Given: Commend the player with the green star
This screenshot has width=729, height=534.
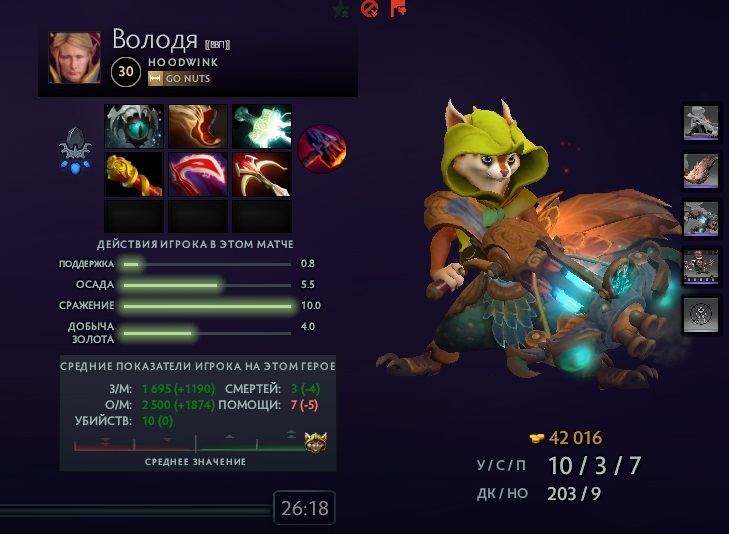Looking at the screenshot, I should click(x=341, y=9).
